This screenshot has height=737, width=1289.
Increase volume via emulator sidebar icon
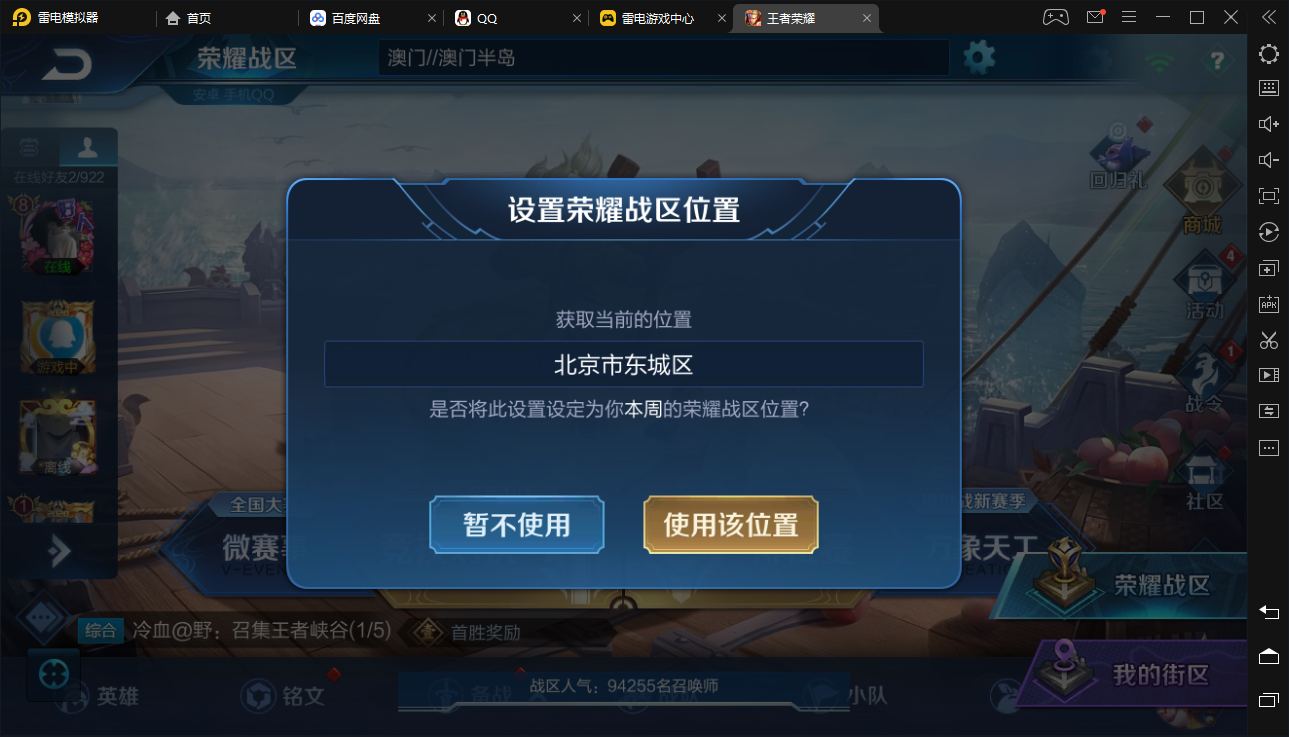(1268, 122)
